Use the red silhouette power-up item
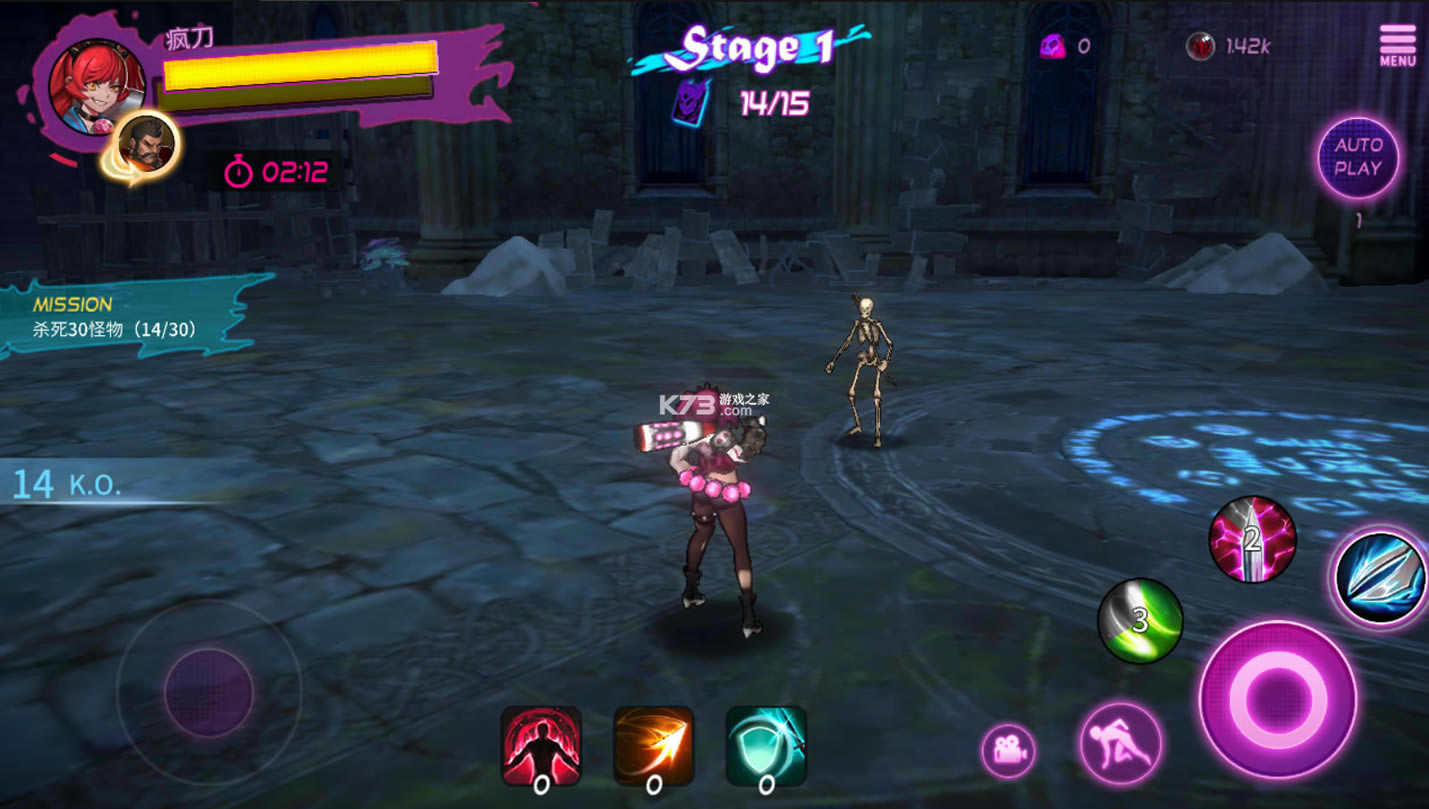The height and width of the screenshot is (809, 1429). click(541, 746)
